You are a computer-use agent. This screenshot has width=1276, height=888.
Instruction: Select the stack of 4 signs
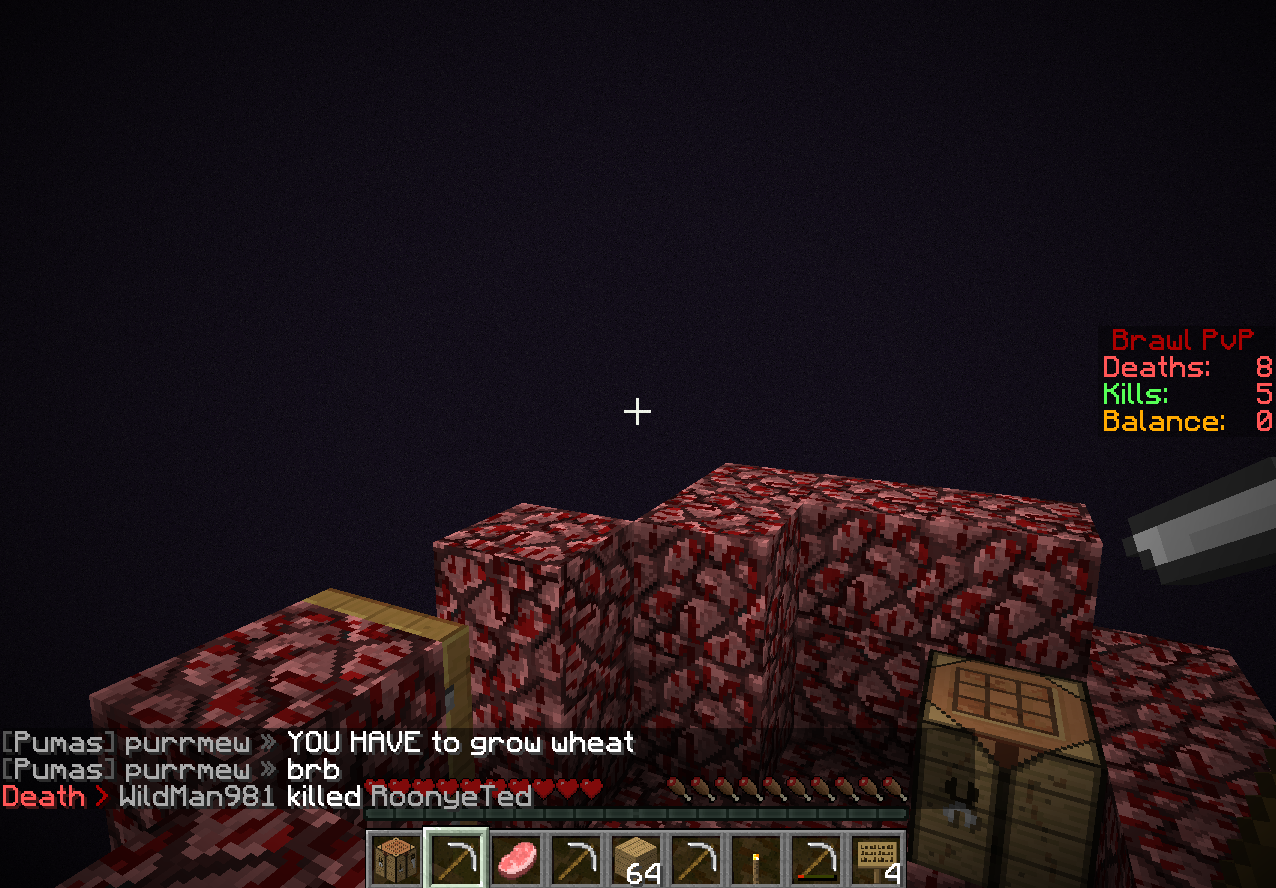tap(878, 860)
